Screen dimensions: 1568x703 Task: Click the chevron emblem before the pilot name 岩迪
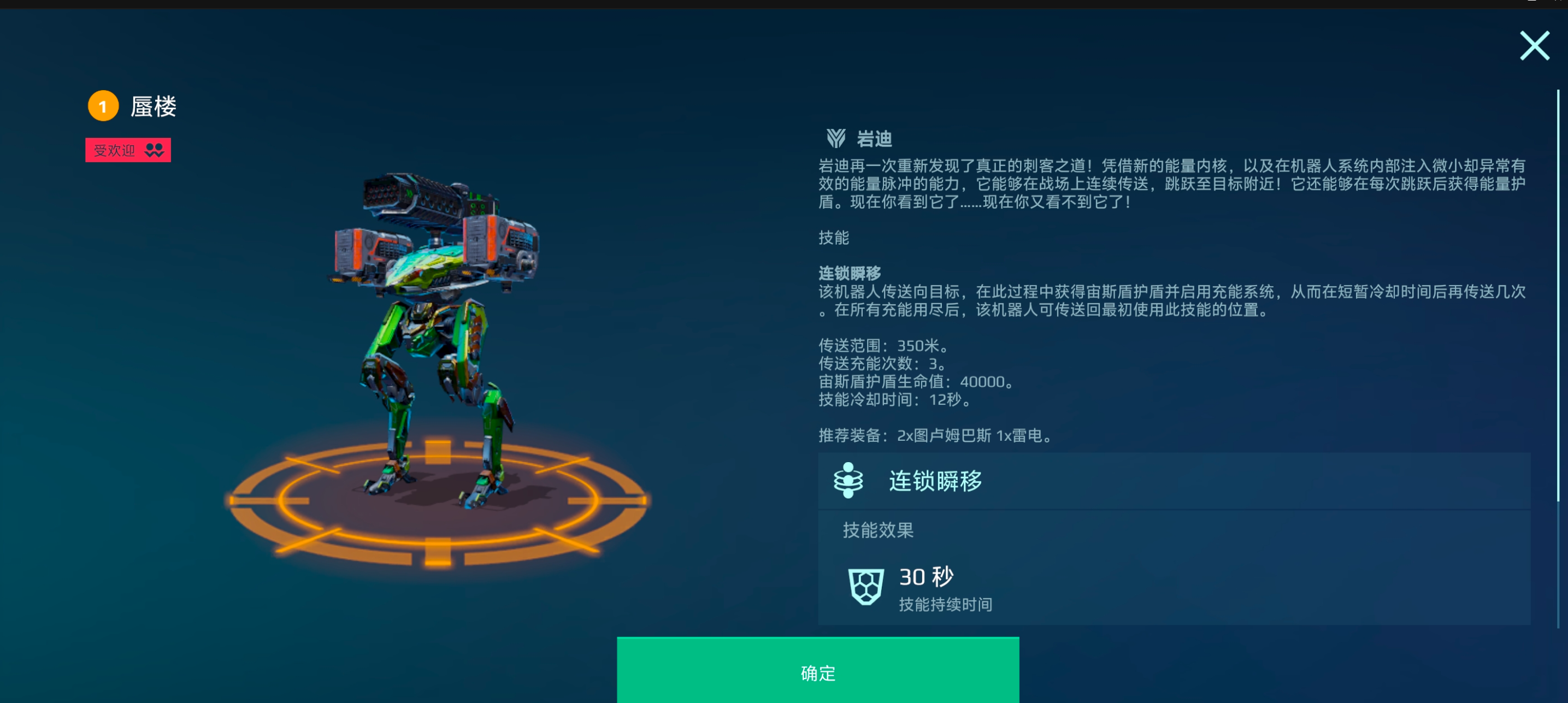(x=837, y=138)
